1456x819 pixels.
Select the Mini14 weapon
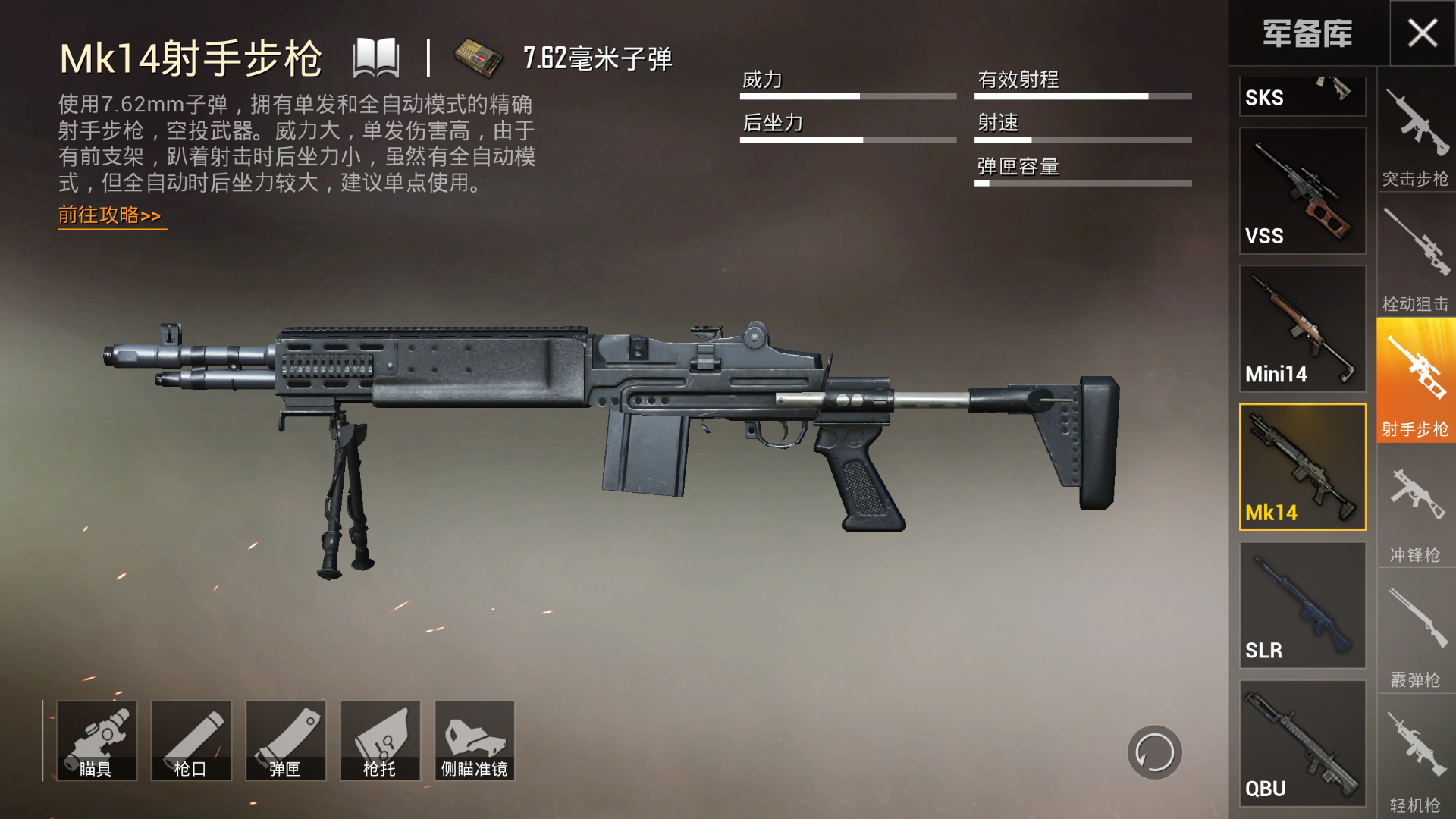point(1302,330)
